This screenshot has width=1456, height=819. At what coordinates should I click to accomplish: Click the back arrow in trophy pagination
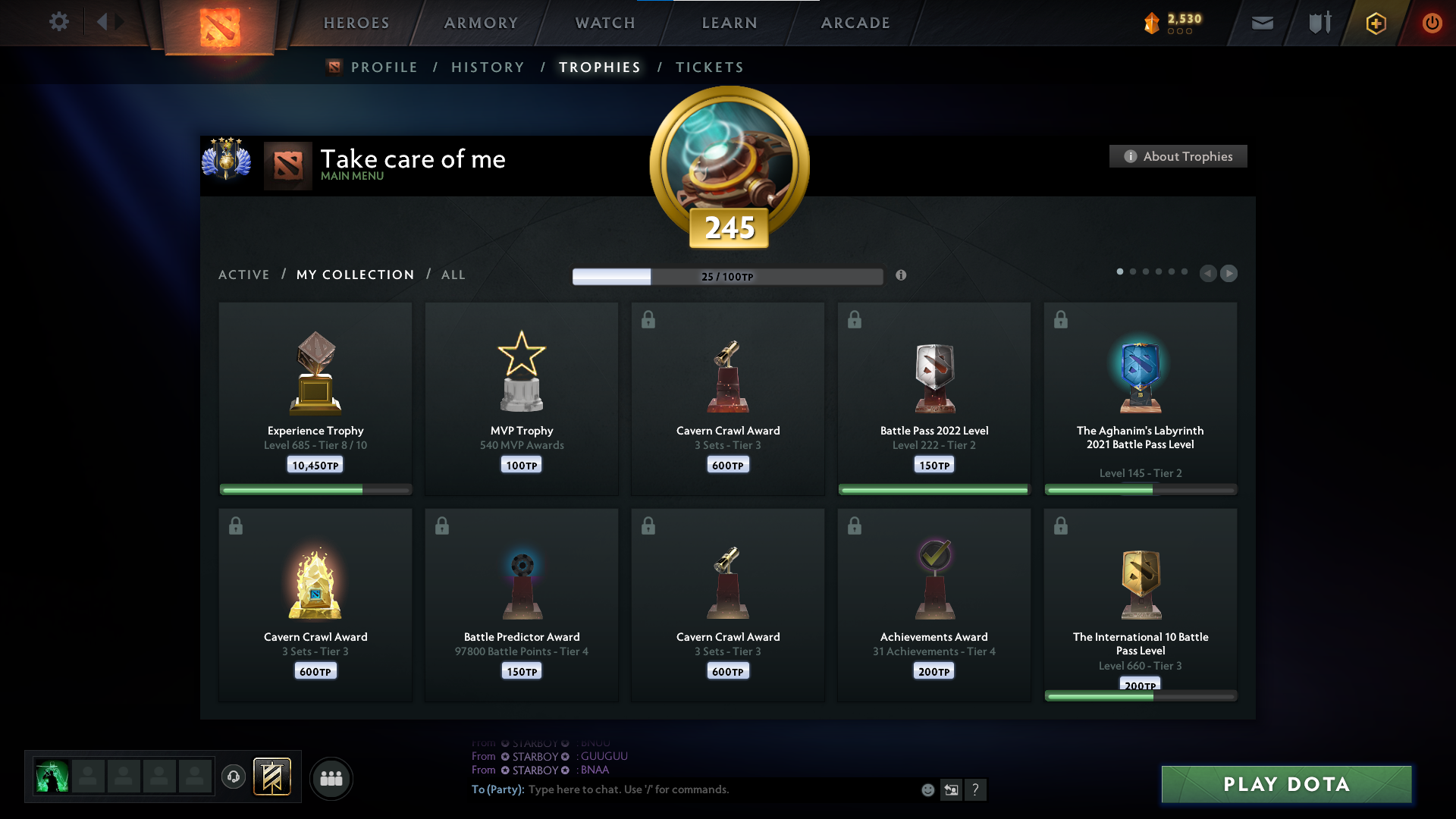point(1207,273)
